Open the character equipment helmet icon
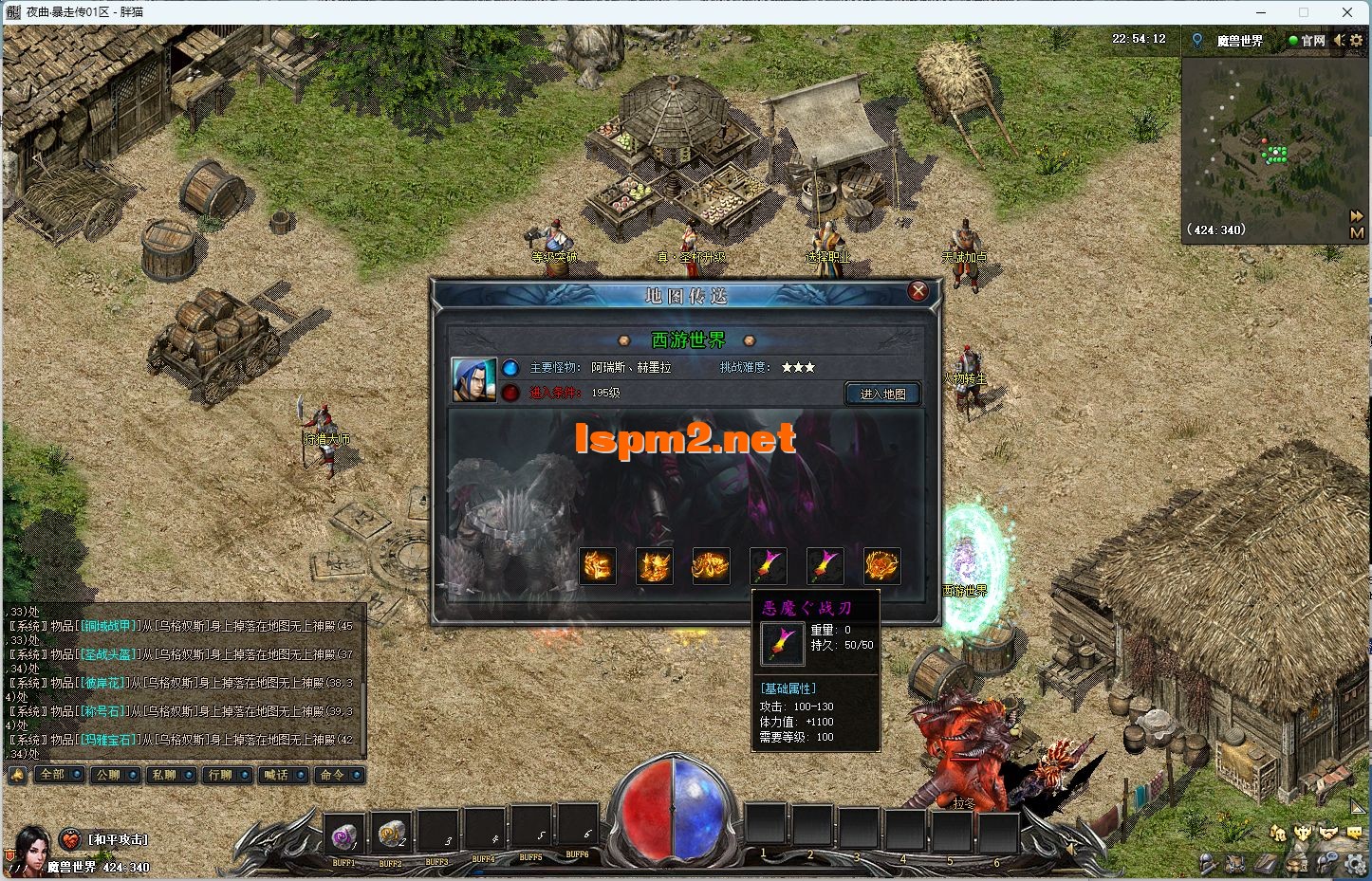 [x=1207, y=863]
